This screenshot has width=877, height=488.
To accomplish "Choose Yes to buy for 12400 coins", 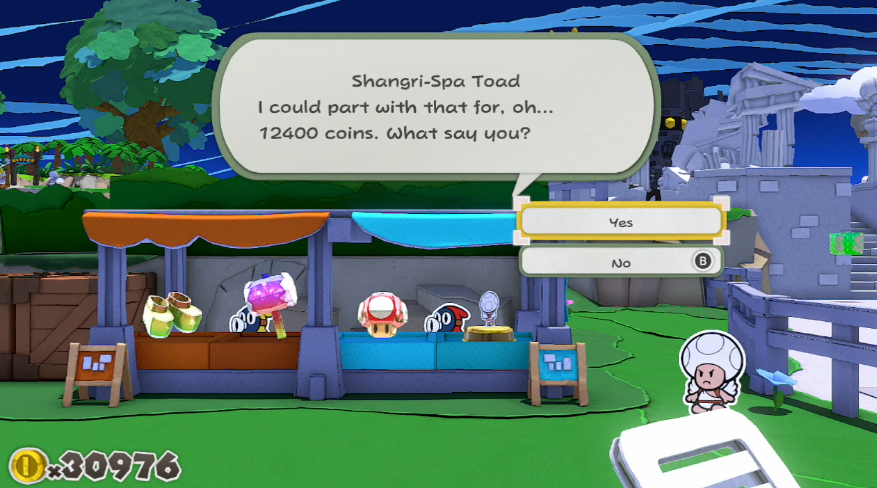I will click(620, 222).
